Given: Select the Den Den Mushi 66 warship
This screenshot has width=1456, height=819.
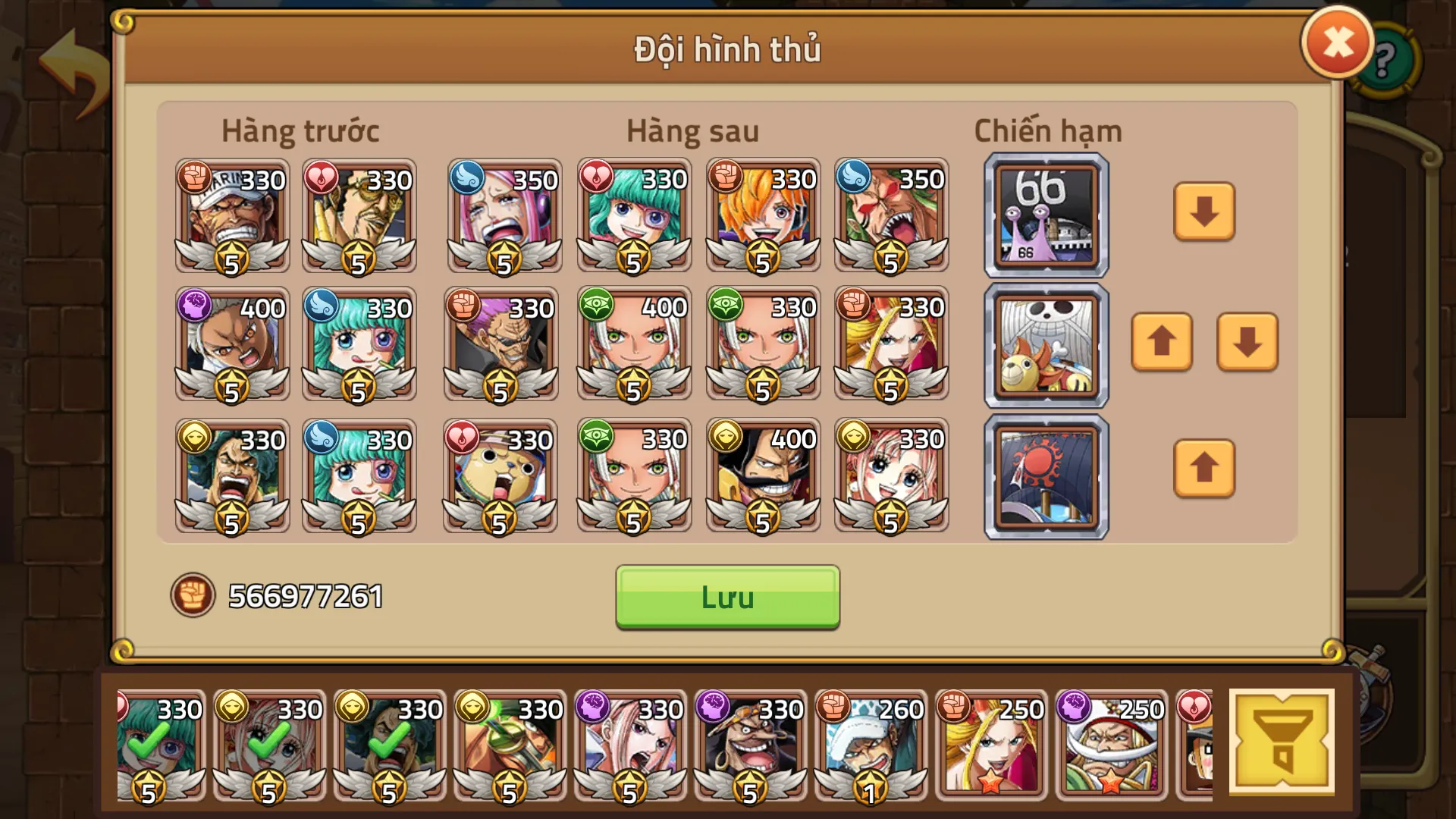Looking at the screenshot, I should (x=1045, y=215).
